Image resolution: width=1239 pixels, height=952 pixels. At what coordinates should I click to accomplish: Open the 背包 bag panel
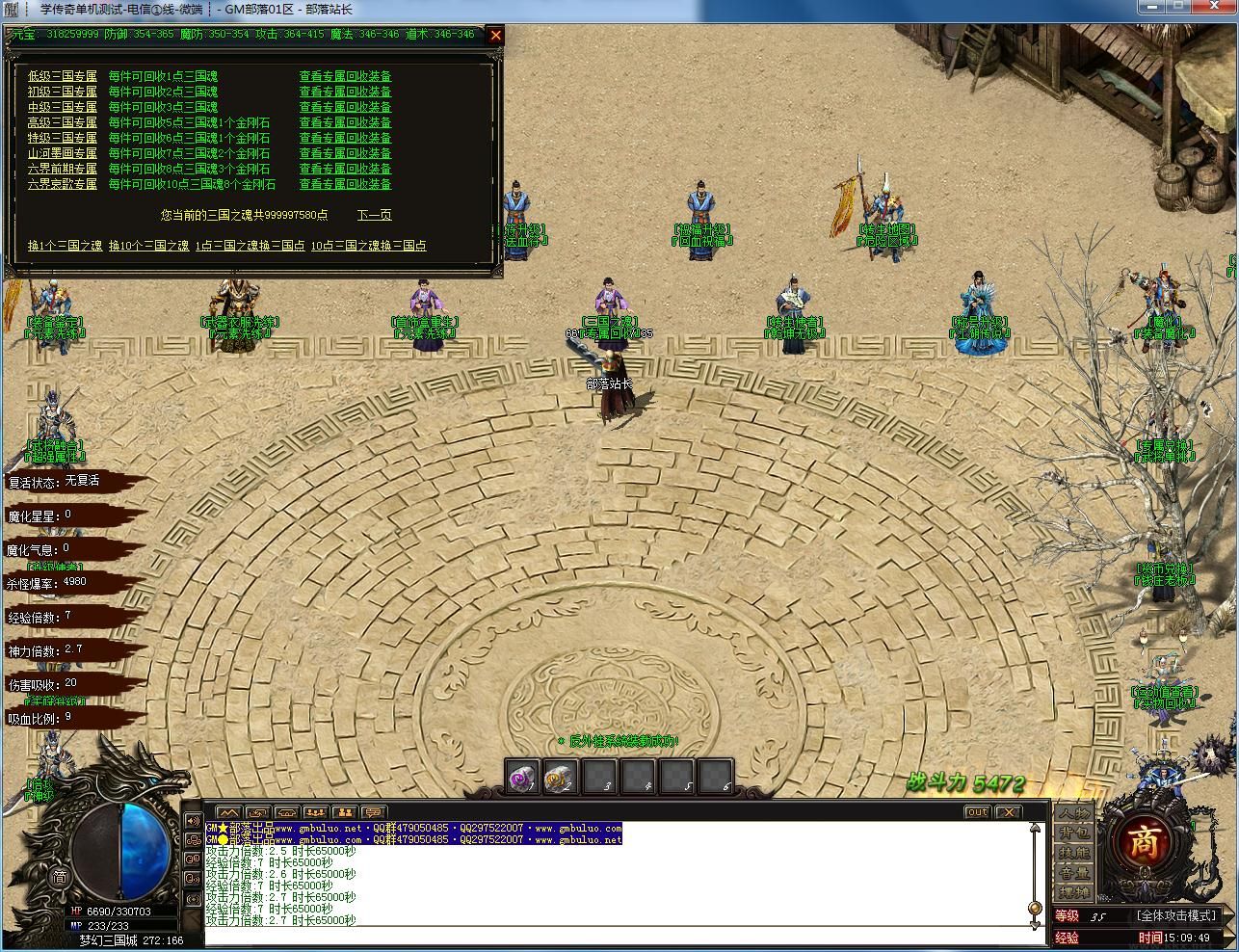click(1074, 833)
